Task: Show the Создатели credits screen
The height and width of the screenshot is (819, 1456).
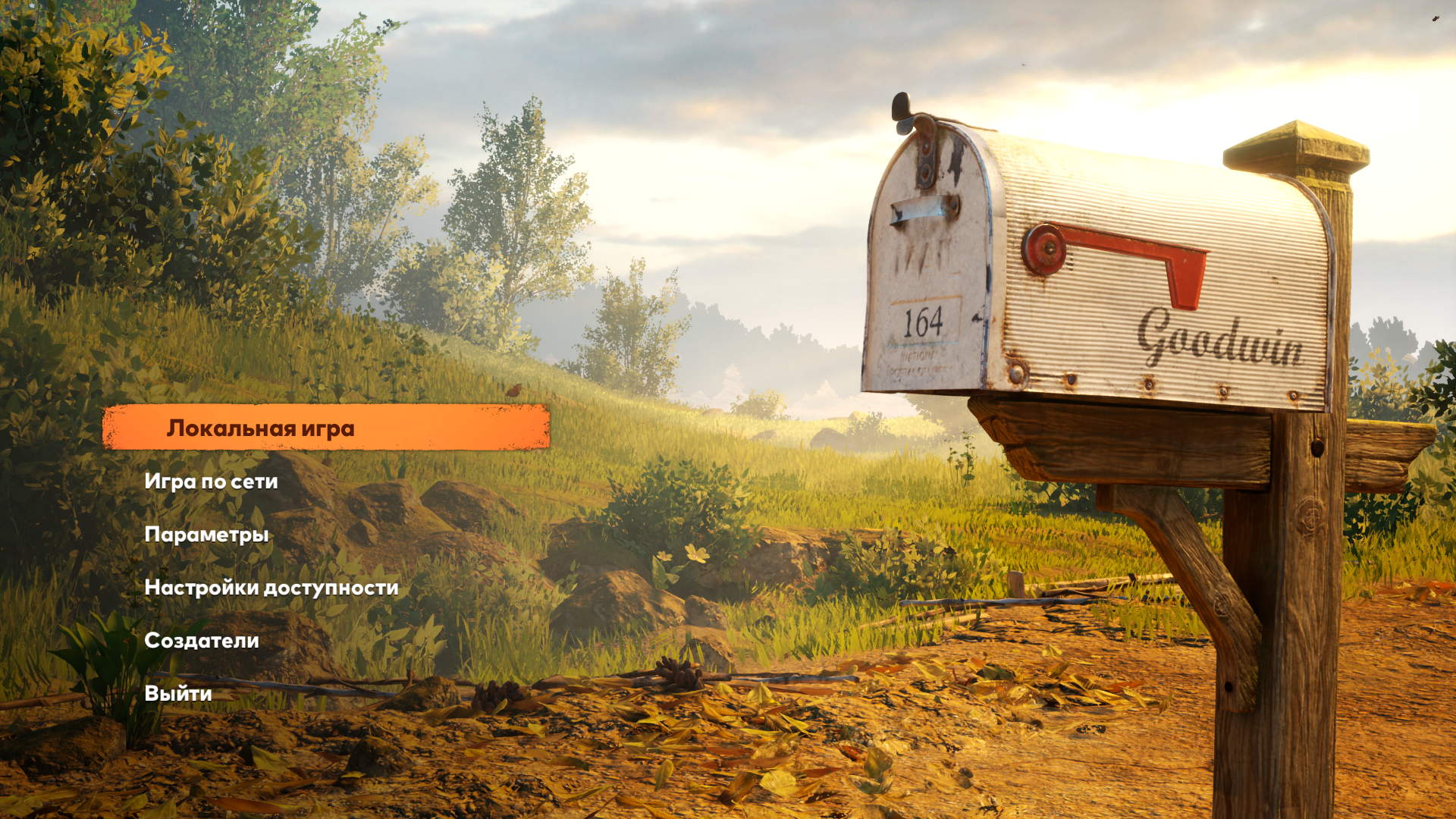Action: point(202,641)
